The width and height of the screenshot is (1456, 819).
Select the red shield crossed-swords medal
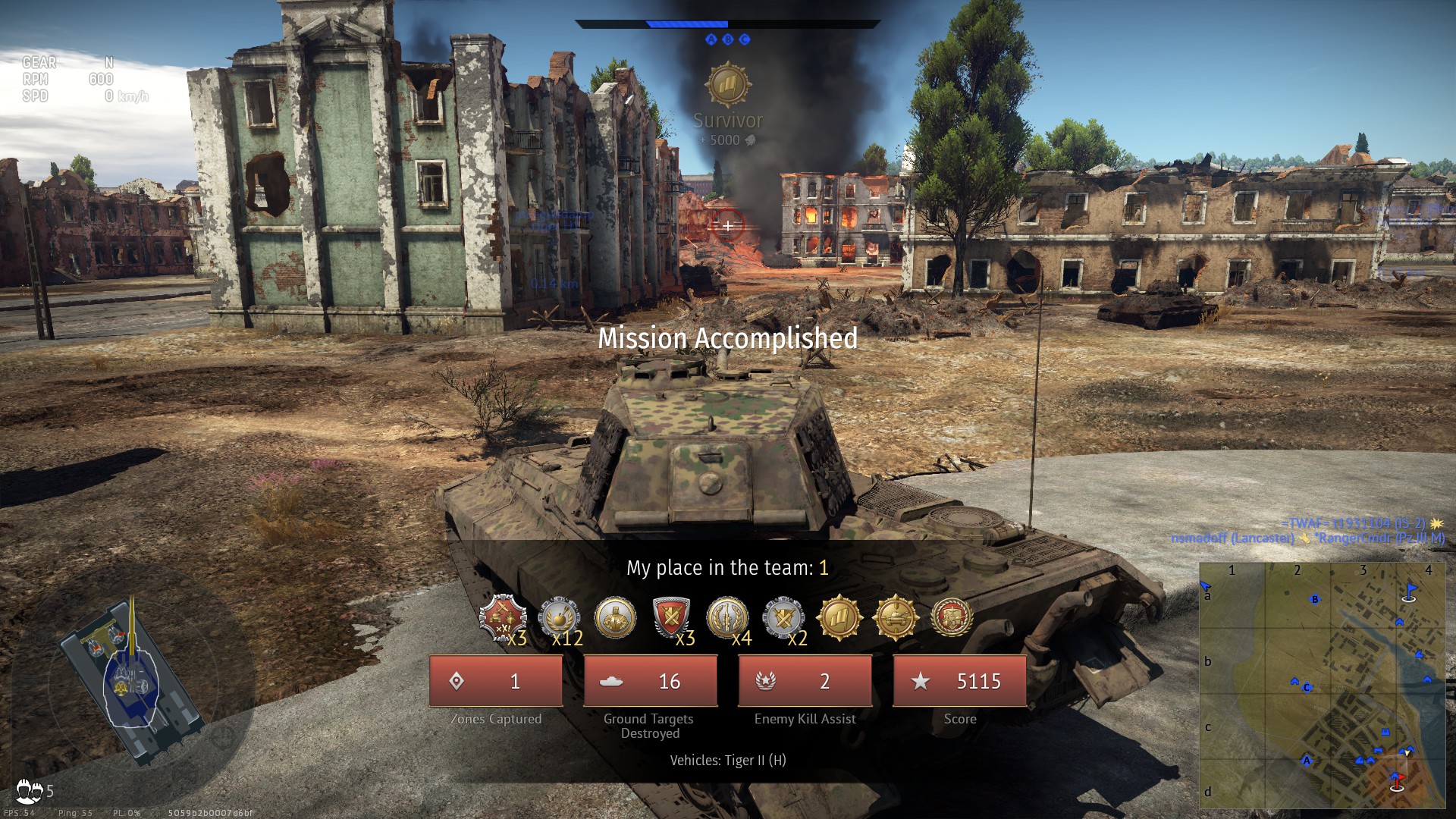click(671, 618)
